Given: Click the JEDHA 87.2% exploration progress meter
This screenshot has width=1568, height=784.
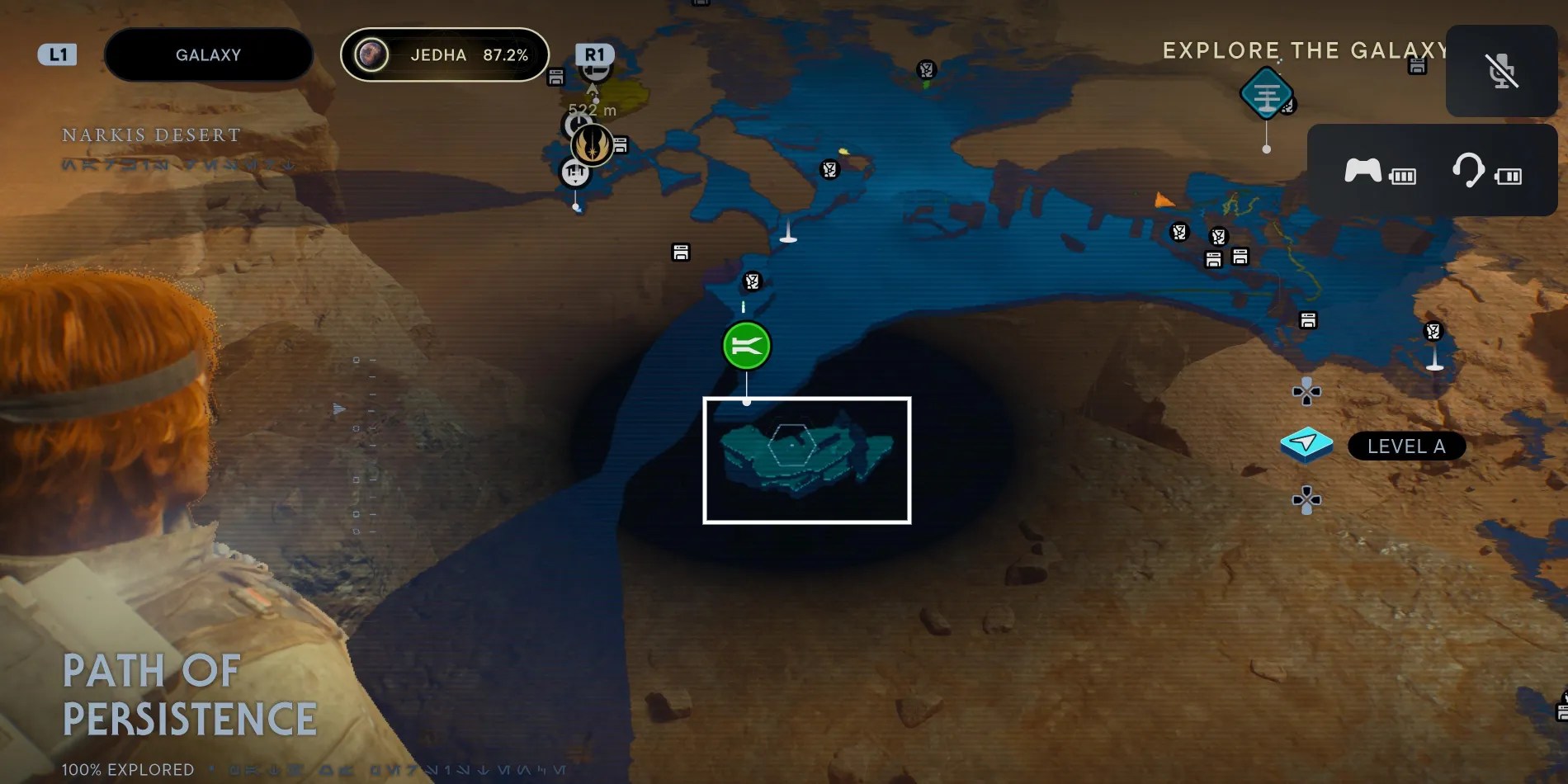Looking at the screenshot, I should click(444, 54).
